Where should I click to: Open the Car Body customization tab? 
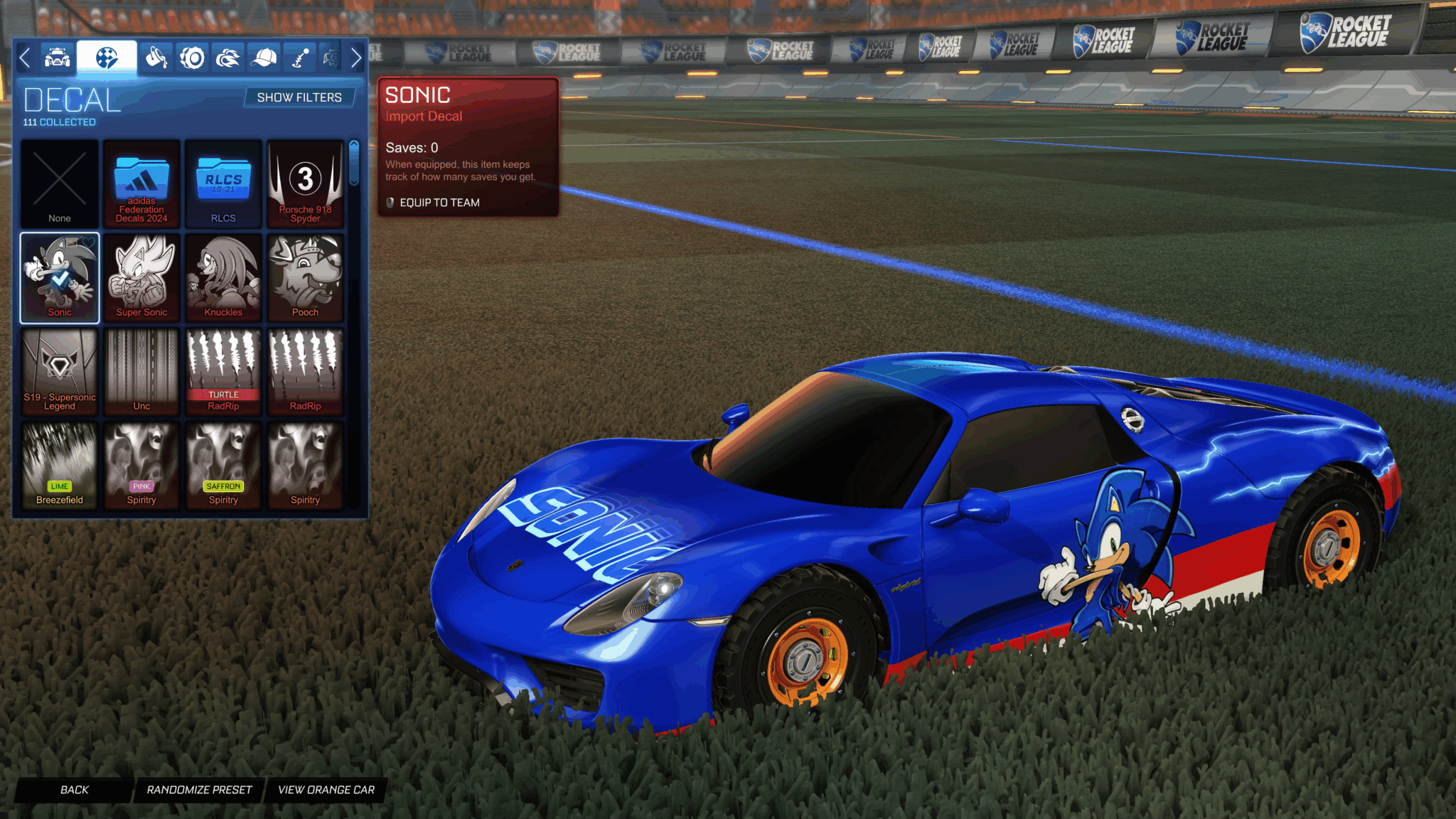[x=58, y=58]
